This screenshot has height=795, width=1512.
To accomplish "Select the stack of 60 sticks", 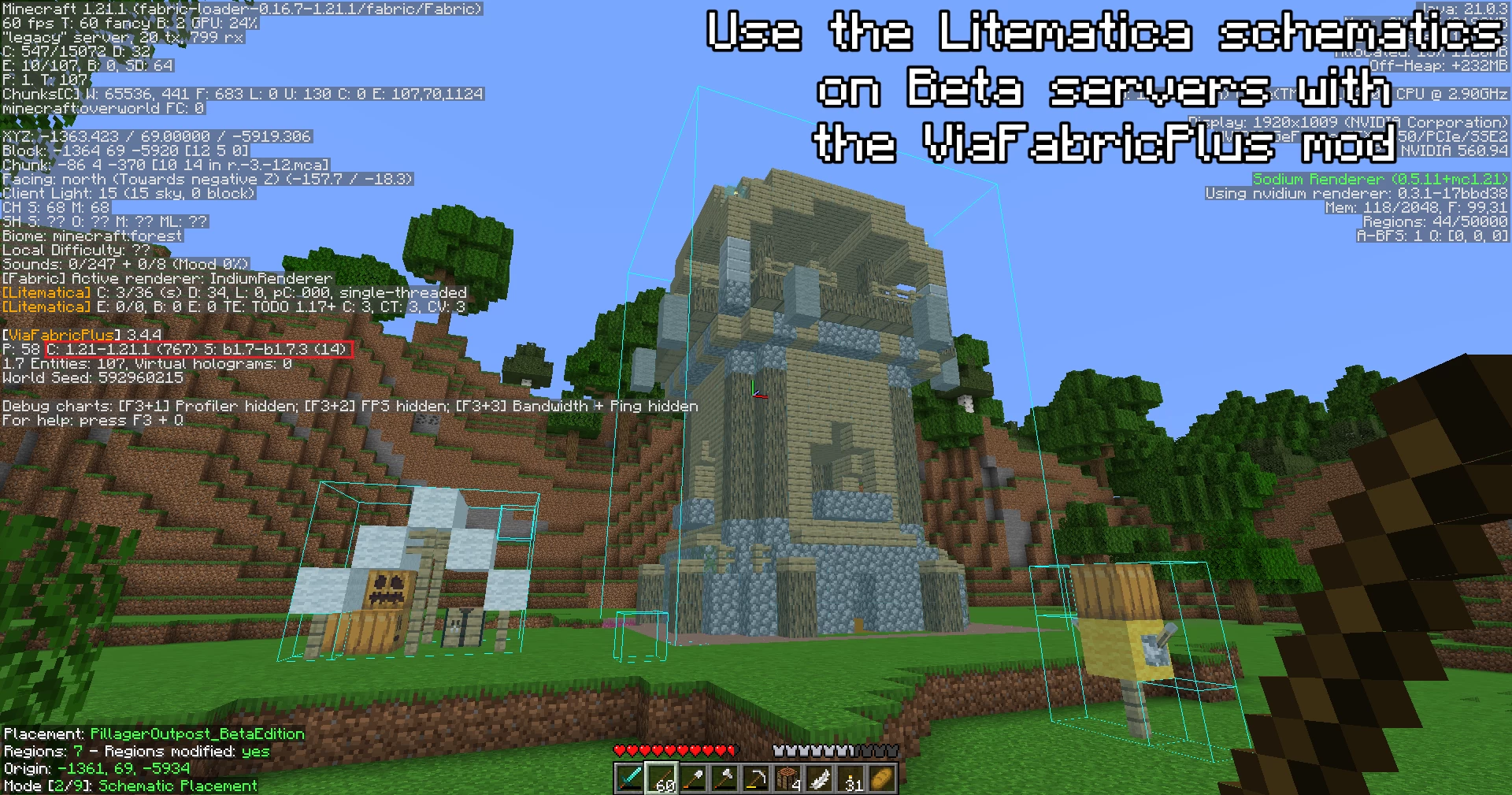I will click(x=661, y=778).
